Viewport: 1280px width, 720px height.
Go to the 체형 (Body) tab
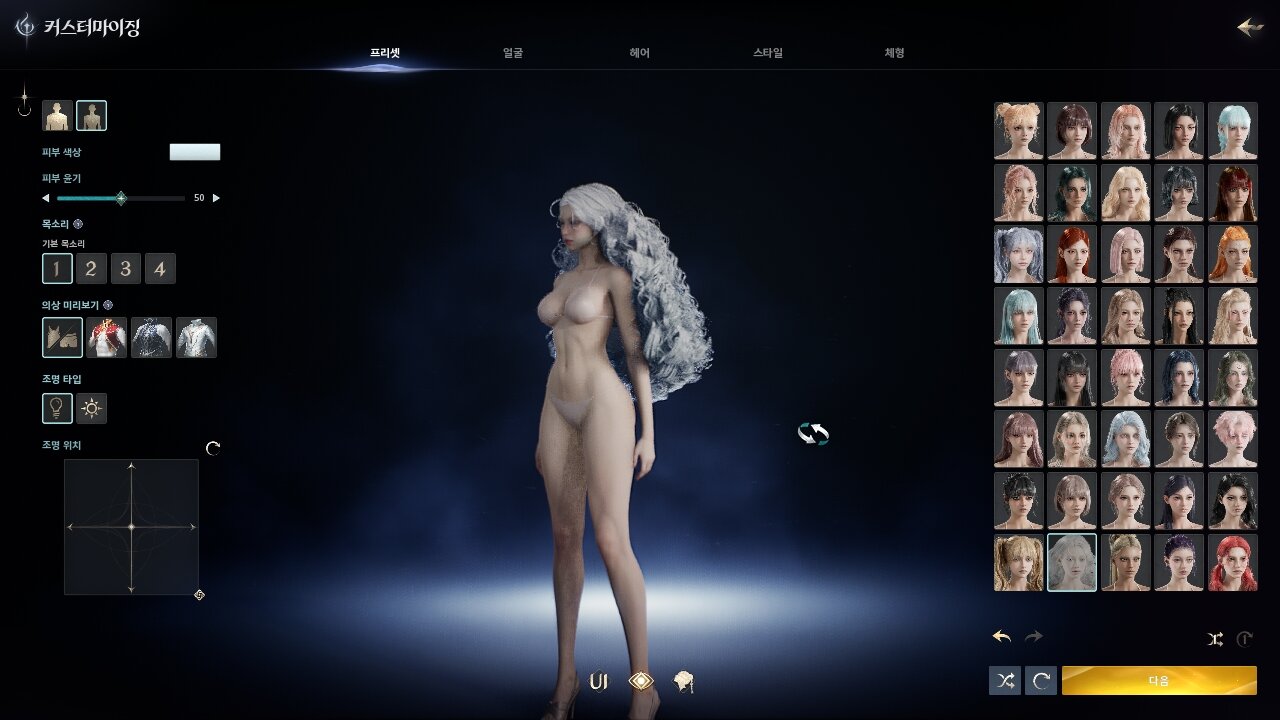[894, 53]
